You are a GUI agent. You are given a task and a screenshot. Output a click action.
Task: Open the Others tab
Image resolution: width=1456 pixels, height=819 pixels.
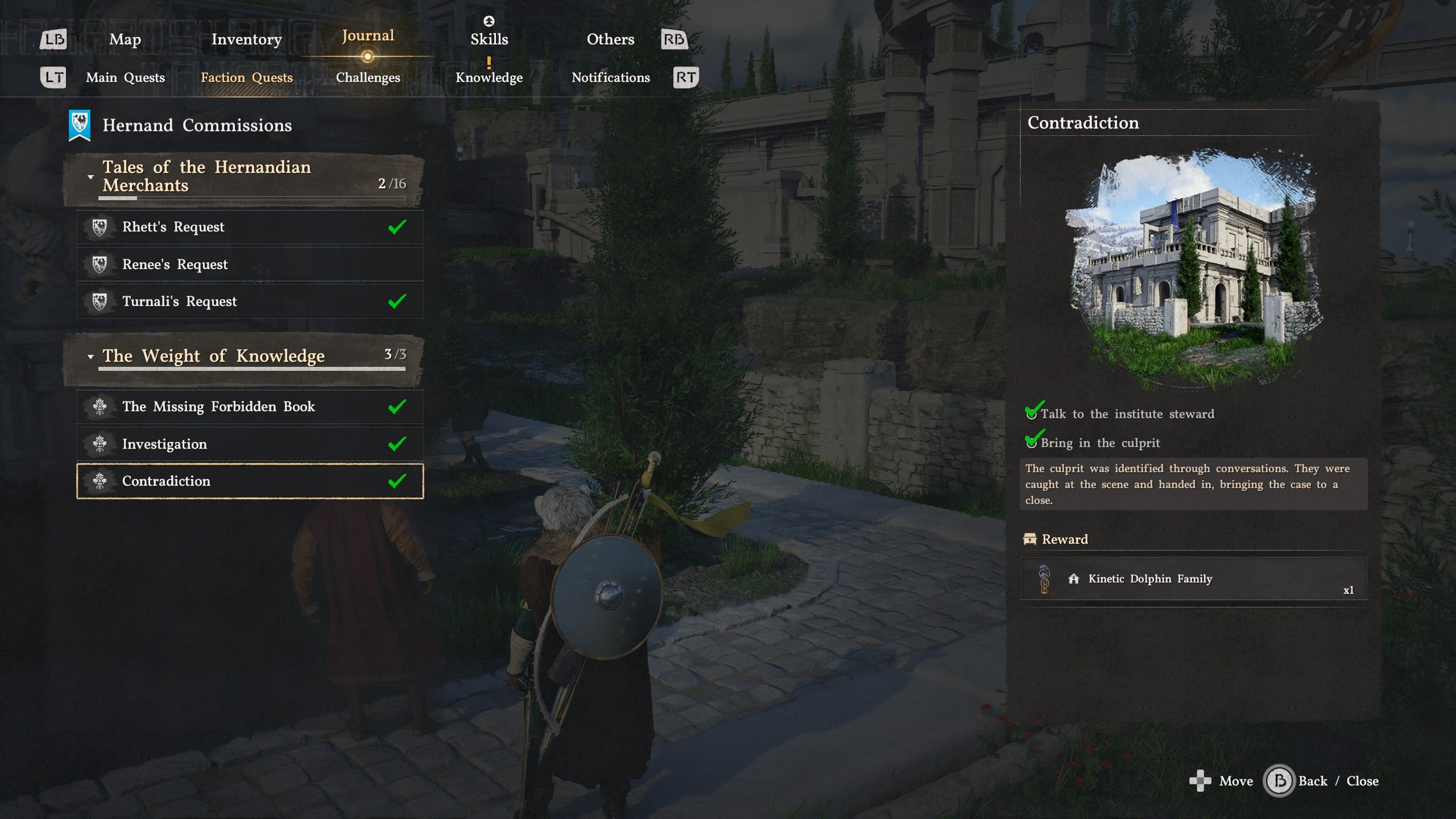click(610, 39)
